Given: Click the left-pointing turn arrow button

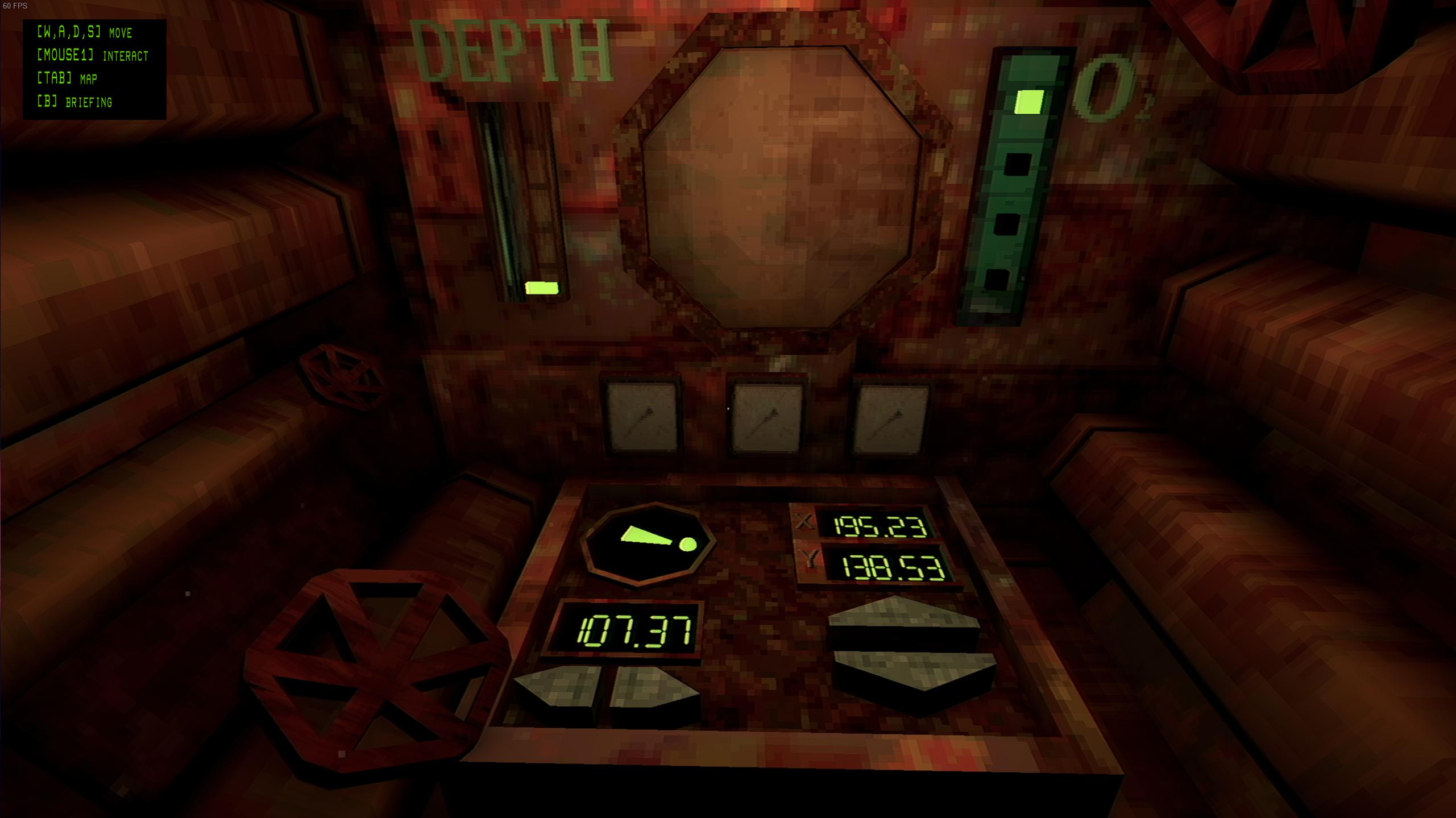Looking at the screenshot, I should pos(560,688).
